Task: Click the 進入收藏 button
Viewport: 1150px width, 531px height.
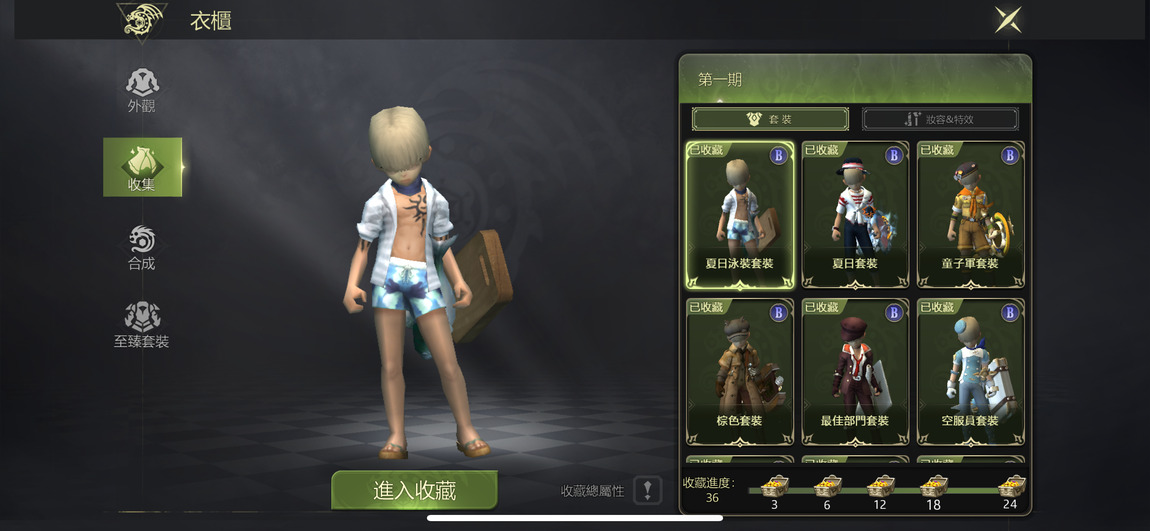Action: (x=414, y=490)
